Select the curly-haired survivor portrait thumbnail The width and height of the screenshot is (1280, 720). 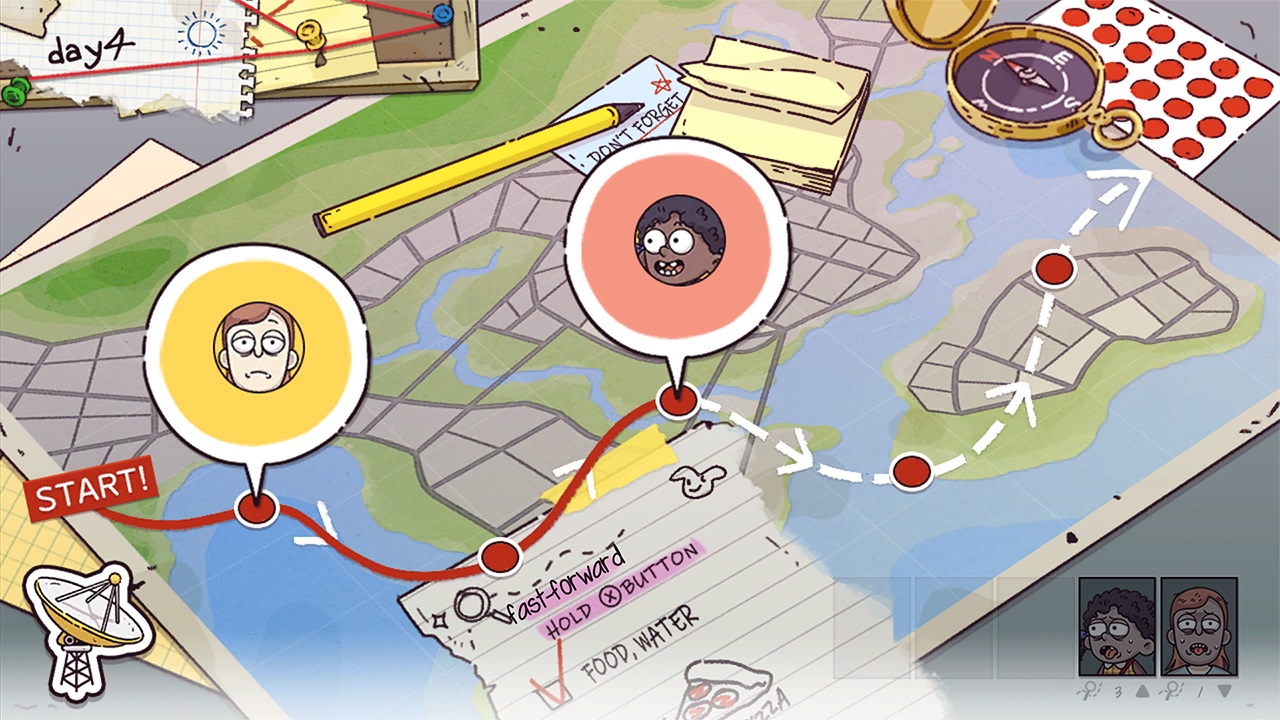1117,625
